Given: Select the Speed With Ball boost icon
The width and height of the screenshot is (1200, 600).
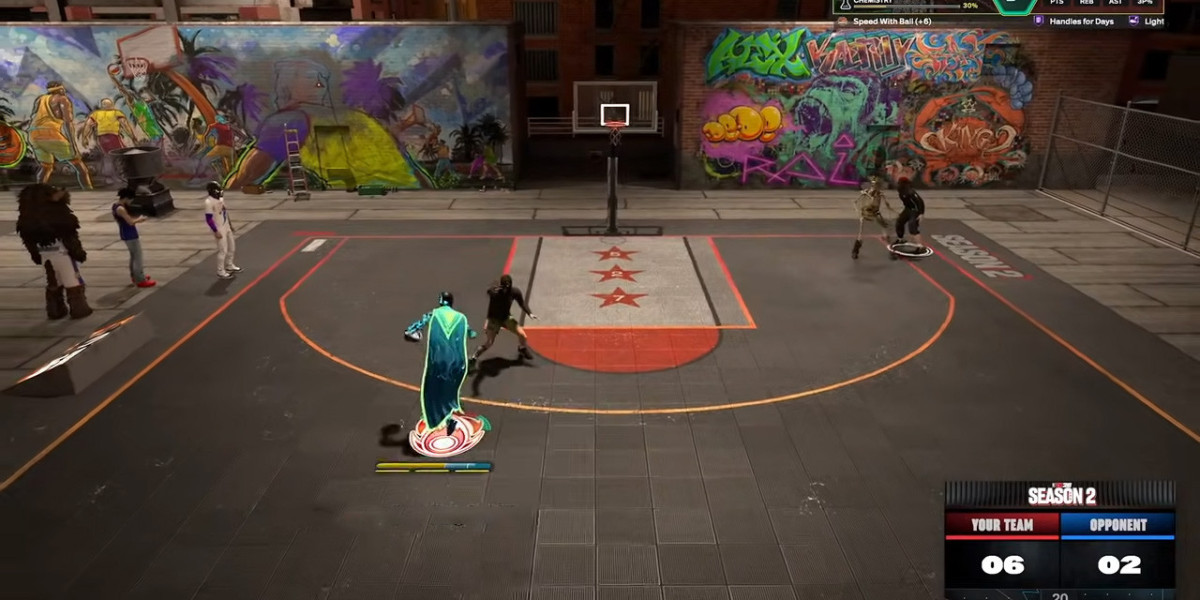Looking at the screenshot, I should [842, 21].
